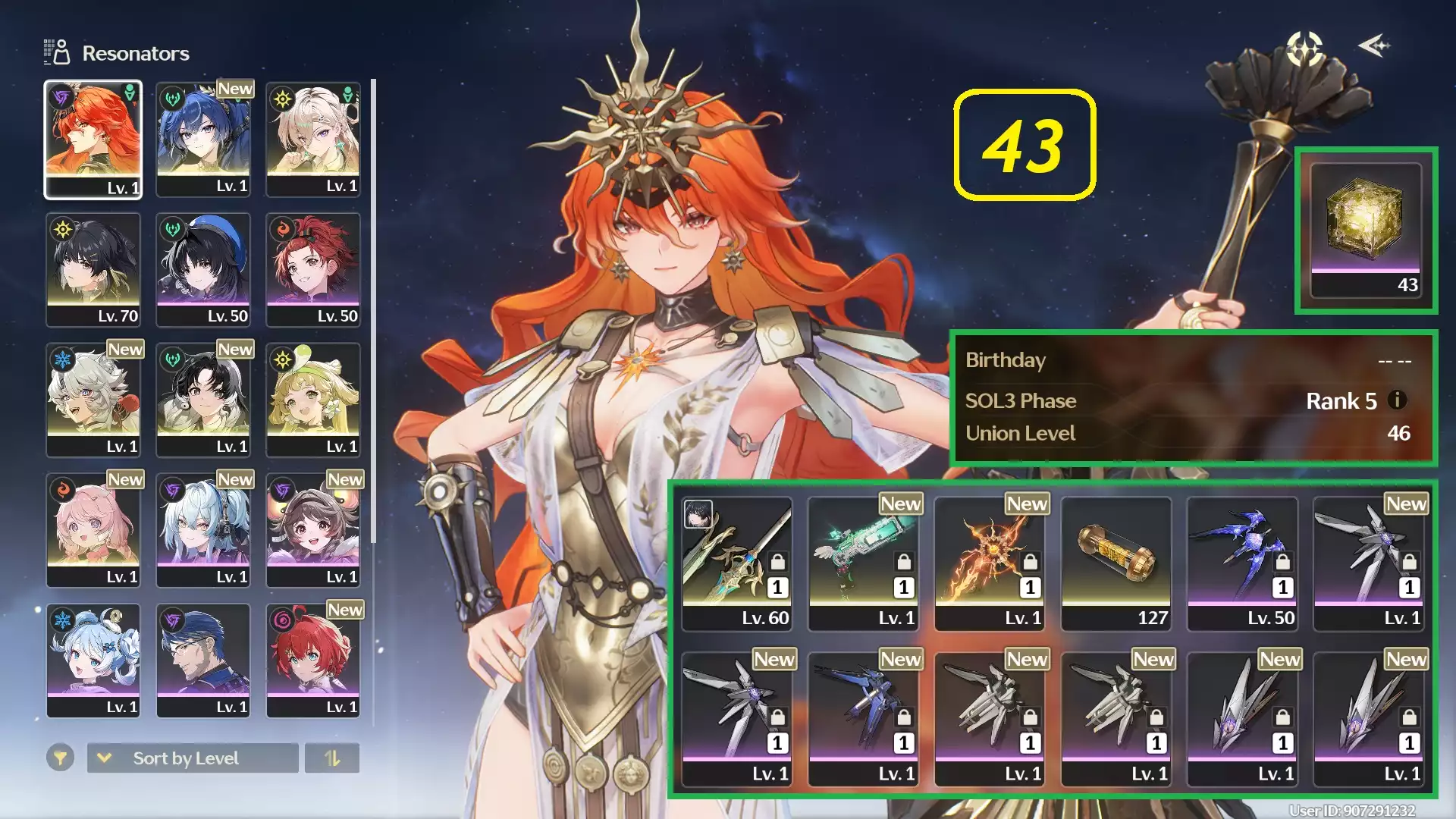Select the blue-beret level 50 resonator

pyautogui.click(x=203, y=269)
